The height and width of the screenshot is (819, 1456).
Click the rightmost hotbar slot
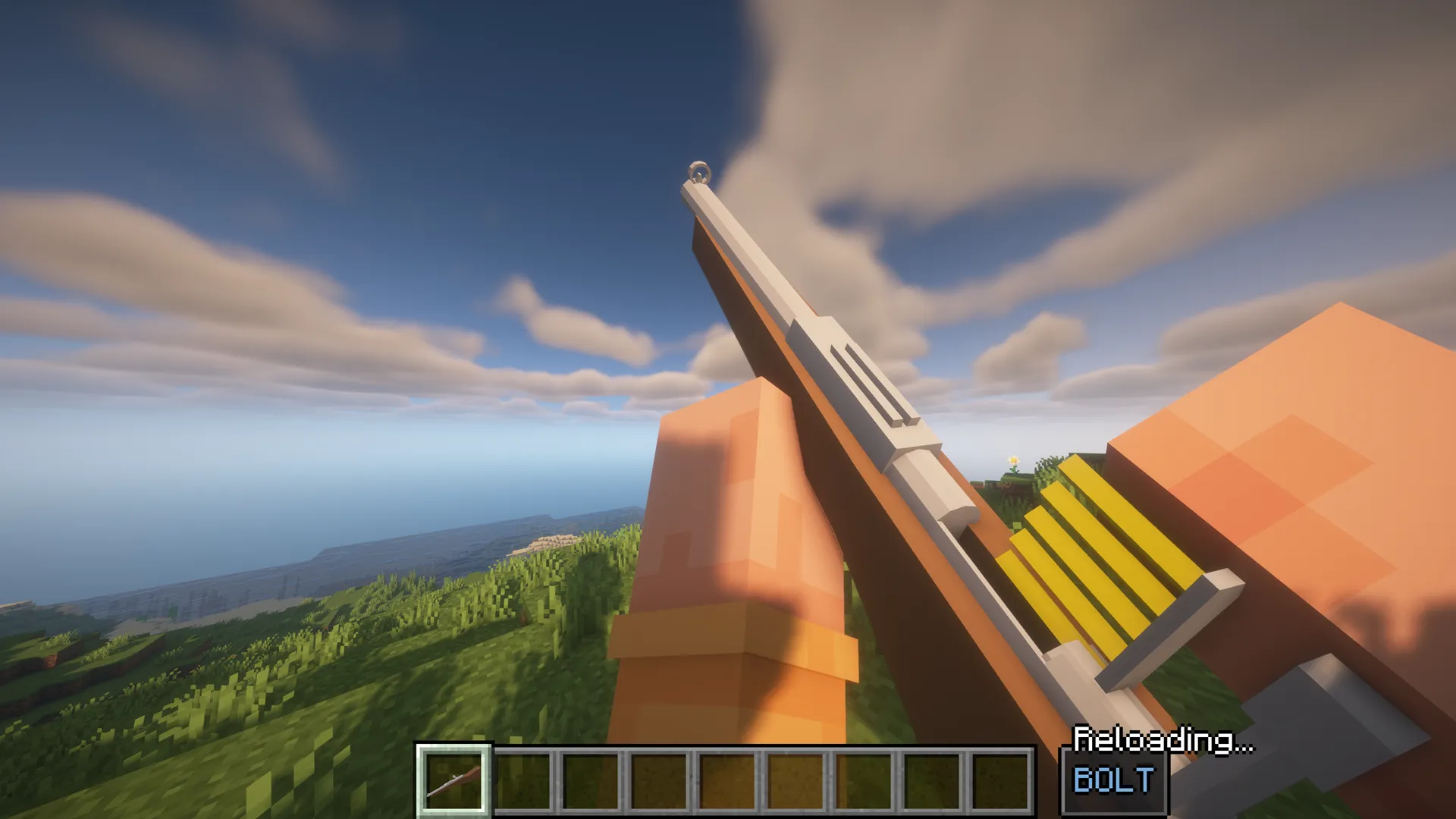coord(1001,781)
